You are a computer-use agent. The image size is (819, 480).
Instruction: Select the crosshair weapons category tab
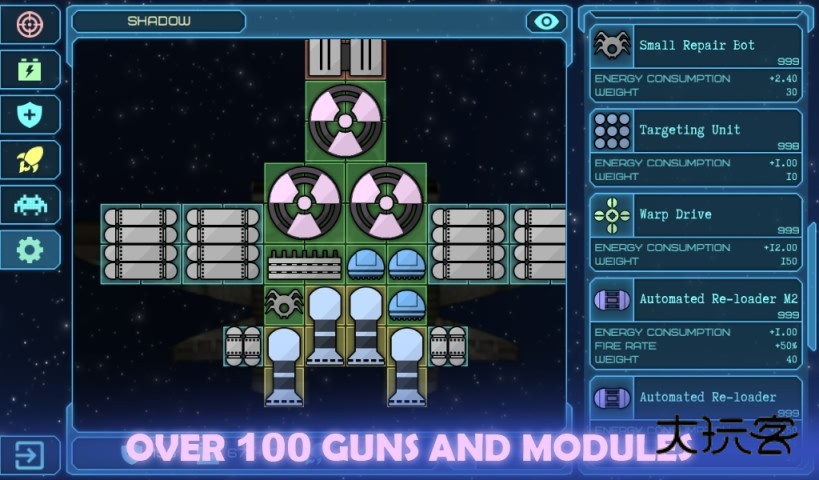pyautogui.click(x=29, y=24)
